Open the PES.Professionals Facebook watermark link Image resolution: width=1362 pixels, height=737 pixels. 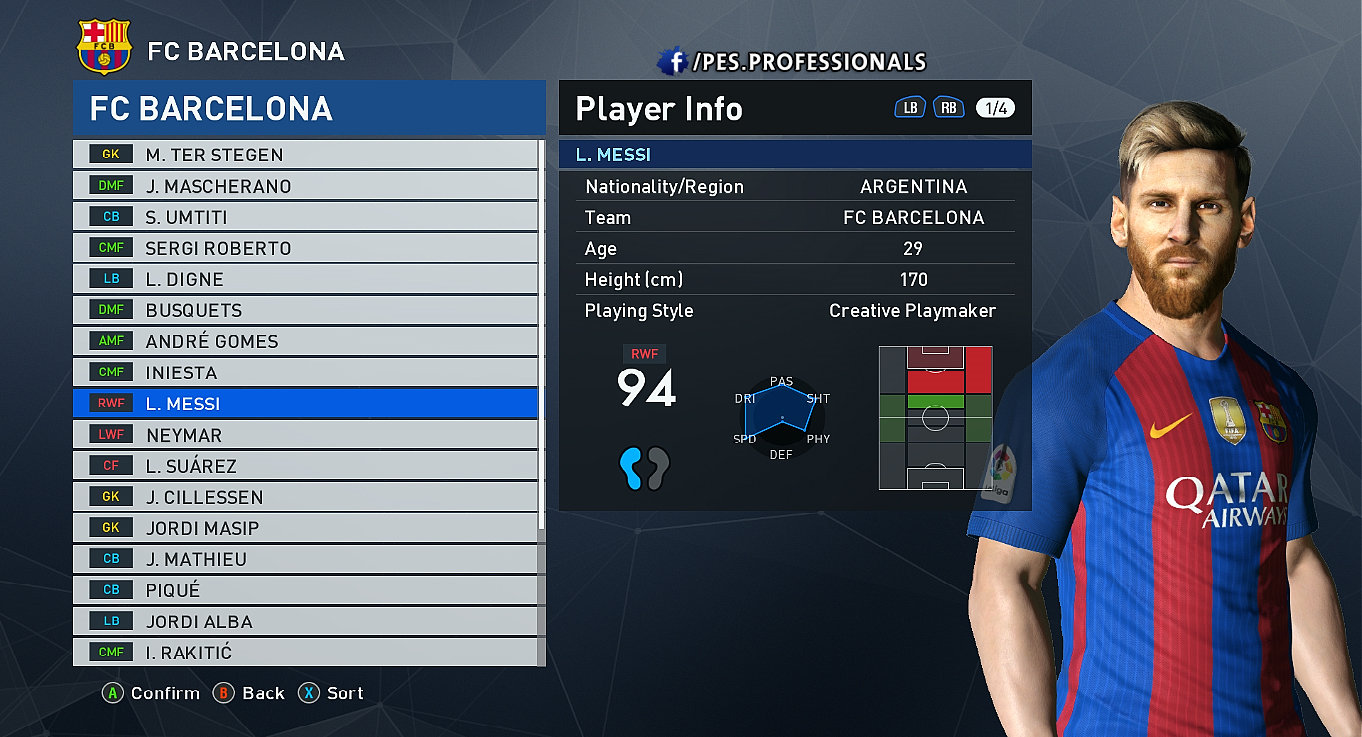pos(792,62)
